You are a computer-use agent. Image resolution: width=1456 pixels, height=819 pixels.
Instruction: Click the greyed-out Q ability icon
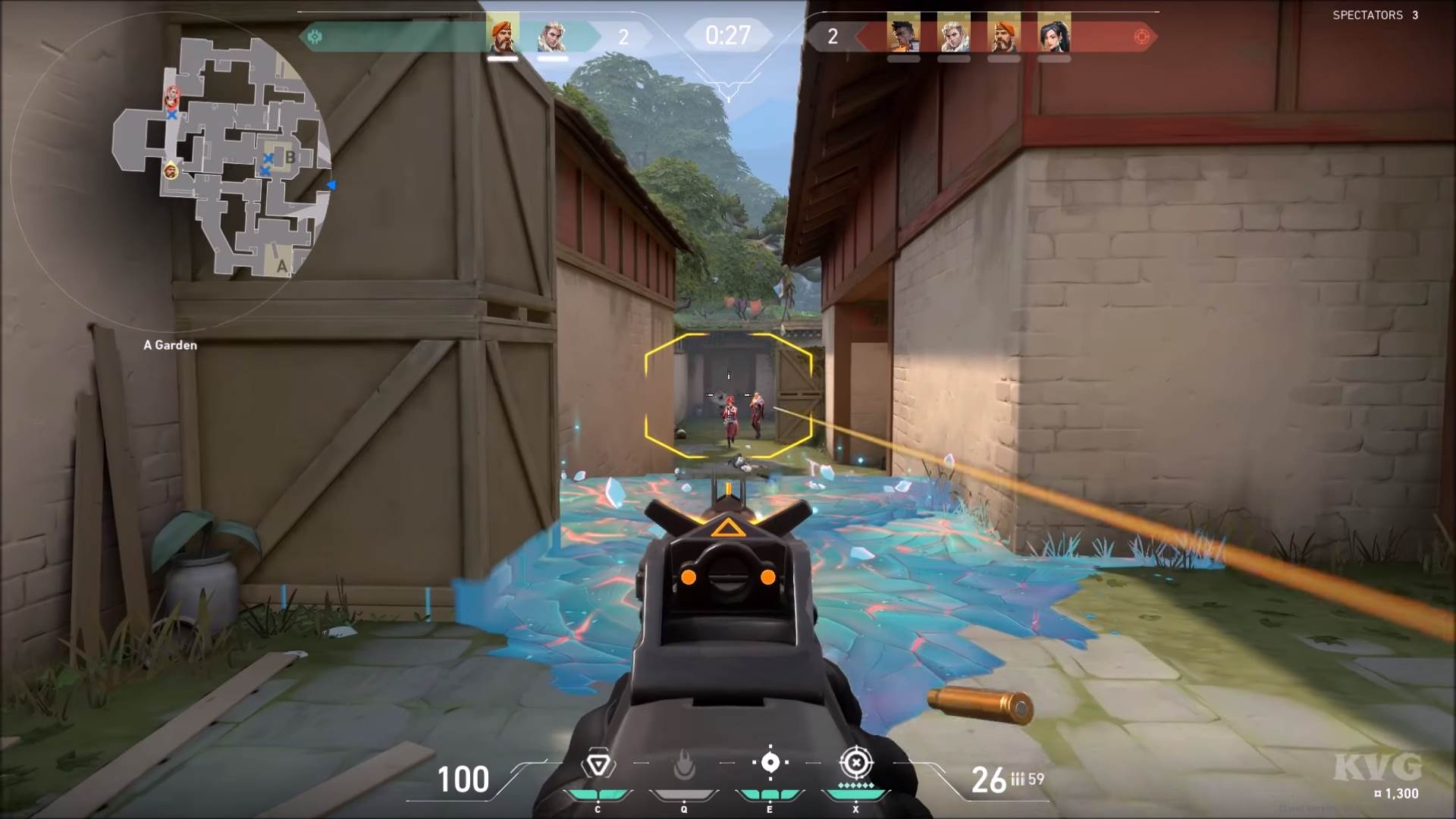tap(682, 767)
